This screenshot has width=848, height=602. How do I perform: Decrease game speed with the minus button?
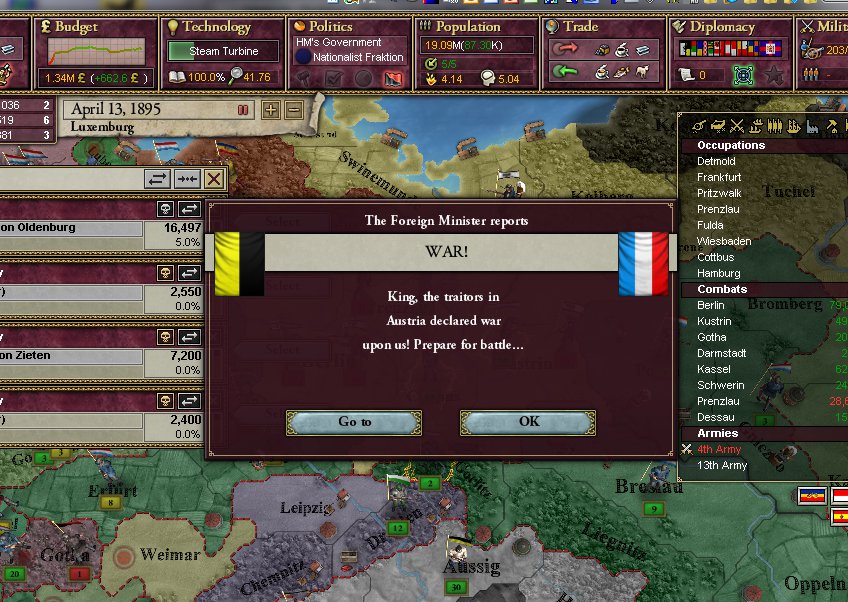point(293,109)
